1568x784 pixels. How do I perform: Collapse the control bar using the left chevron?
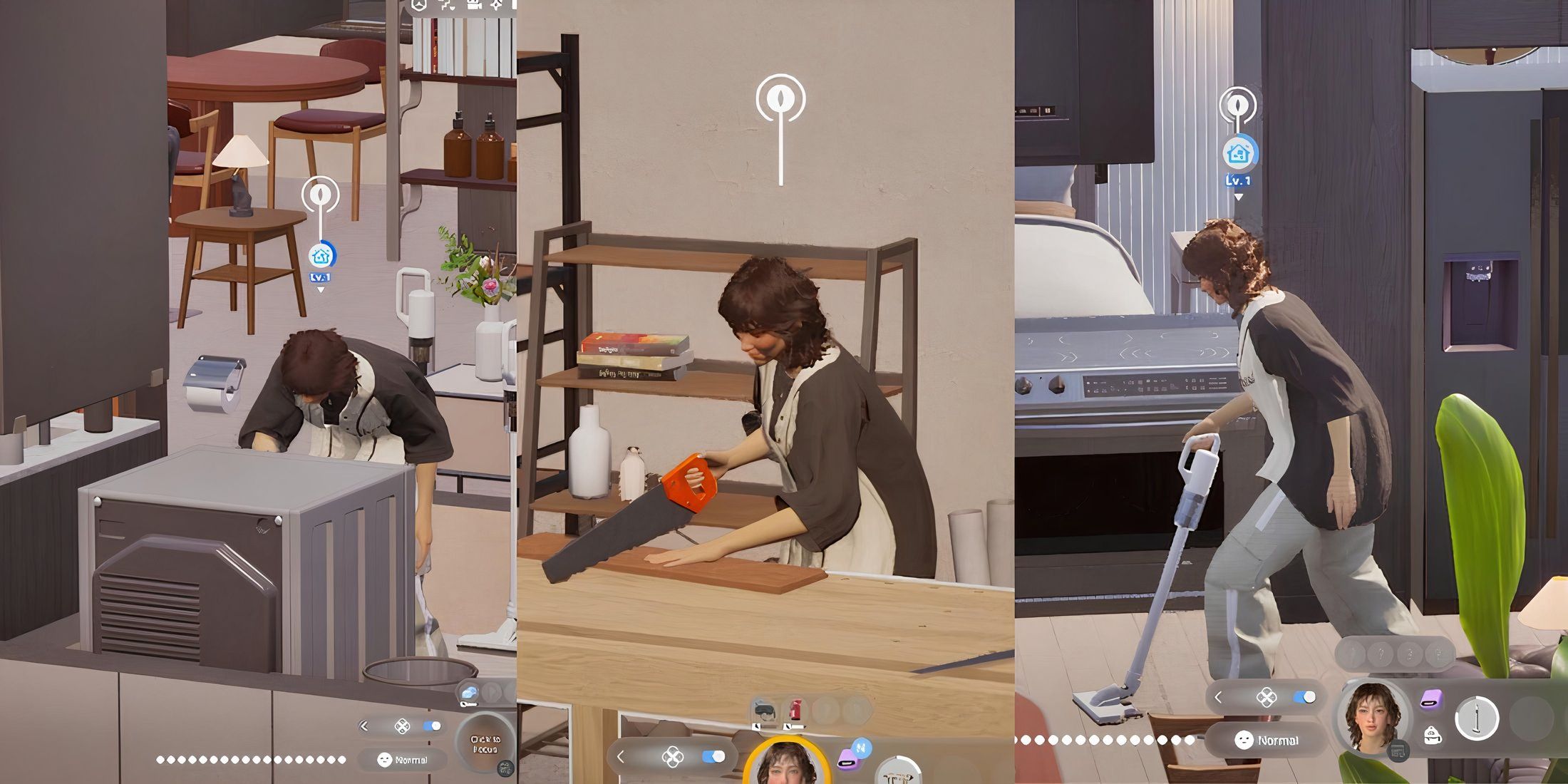click(620, 758)
